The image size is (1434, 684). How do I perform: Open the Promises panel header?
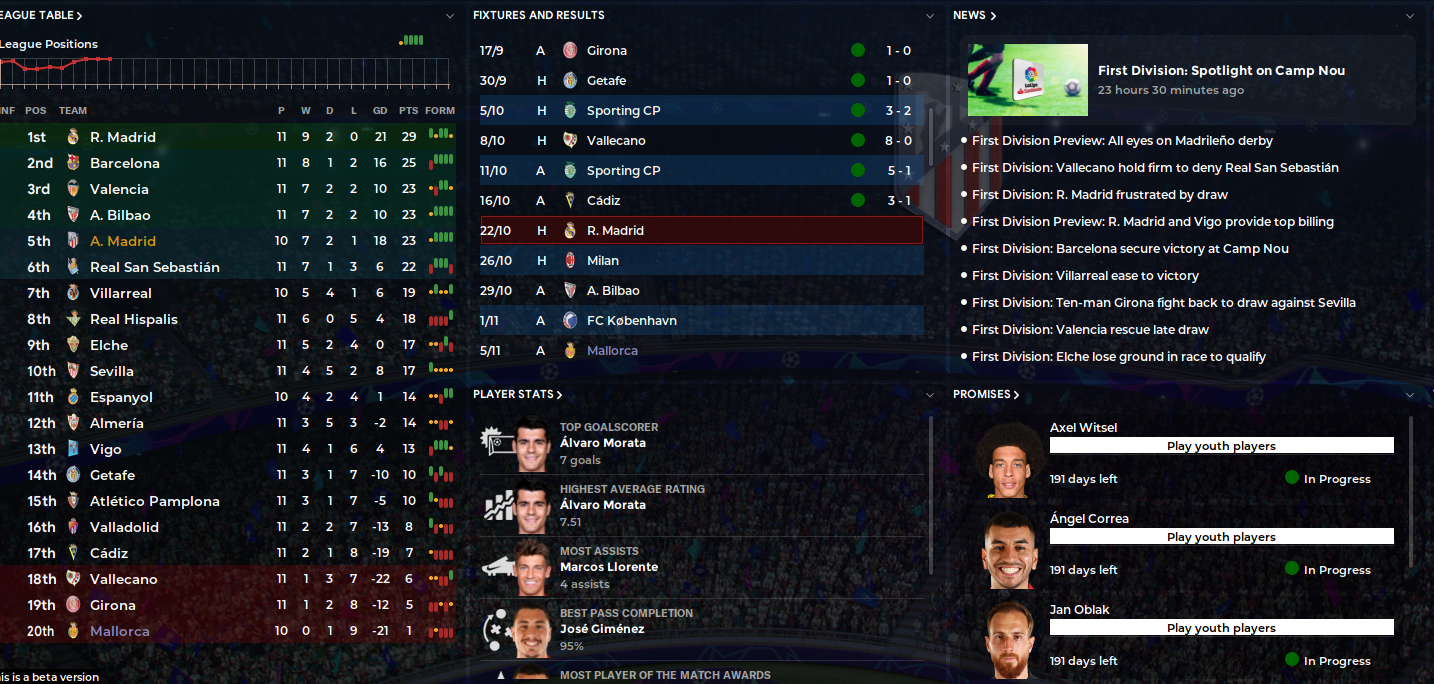tap(985, 394)
